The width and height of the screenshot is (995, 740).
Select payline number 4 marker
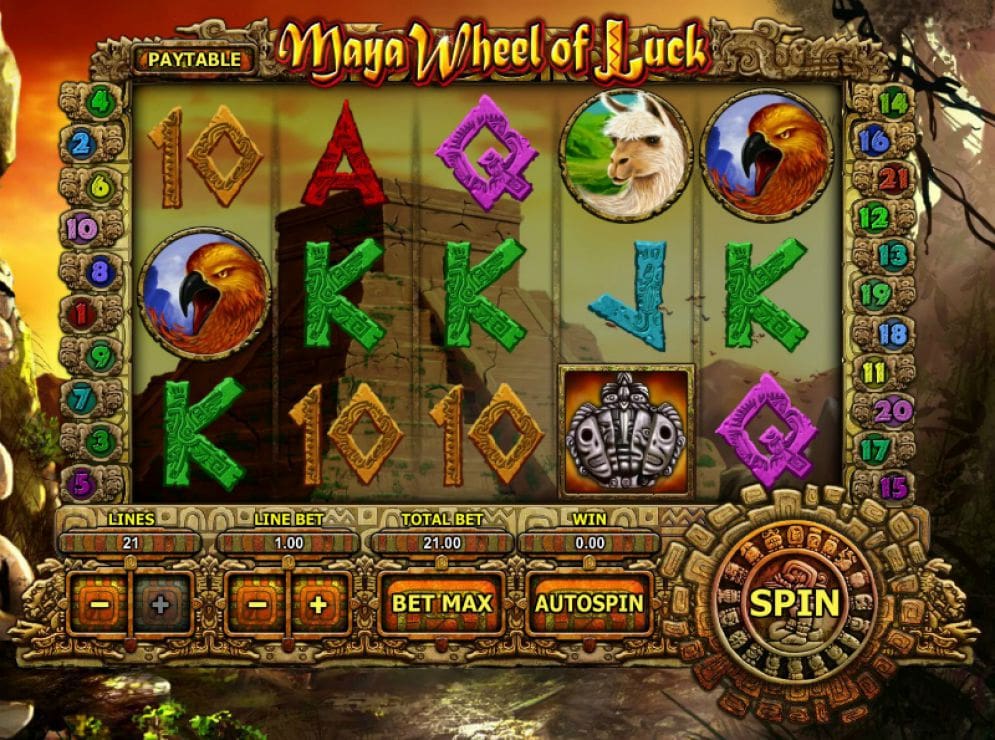[x=100, y=101]
